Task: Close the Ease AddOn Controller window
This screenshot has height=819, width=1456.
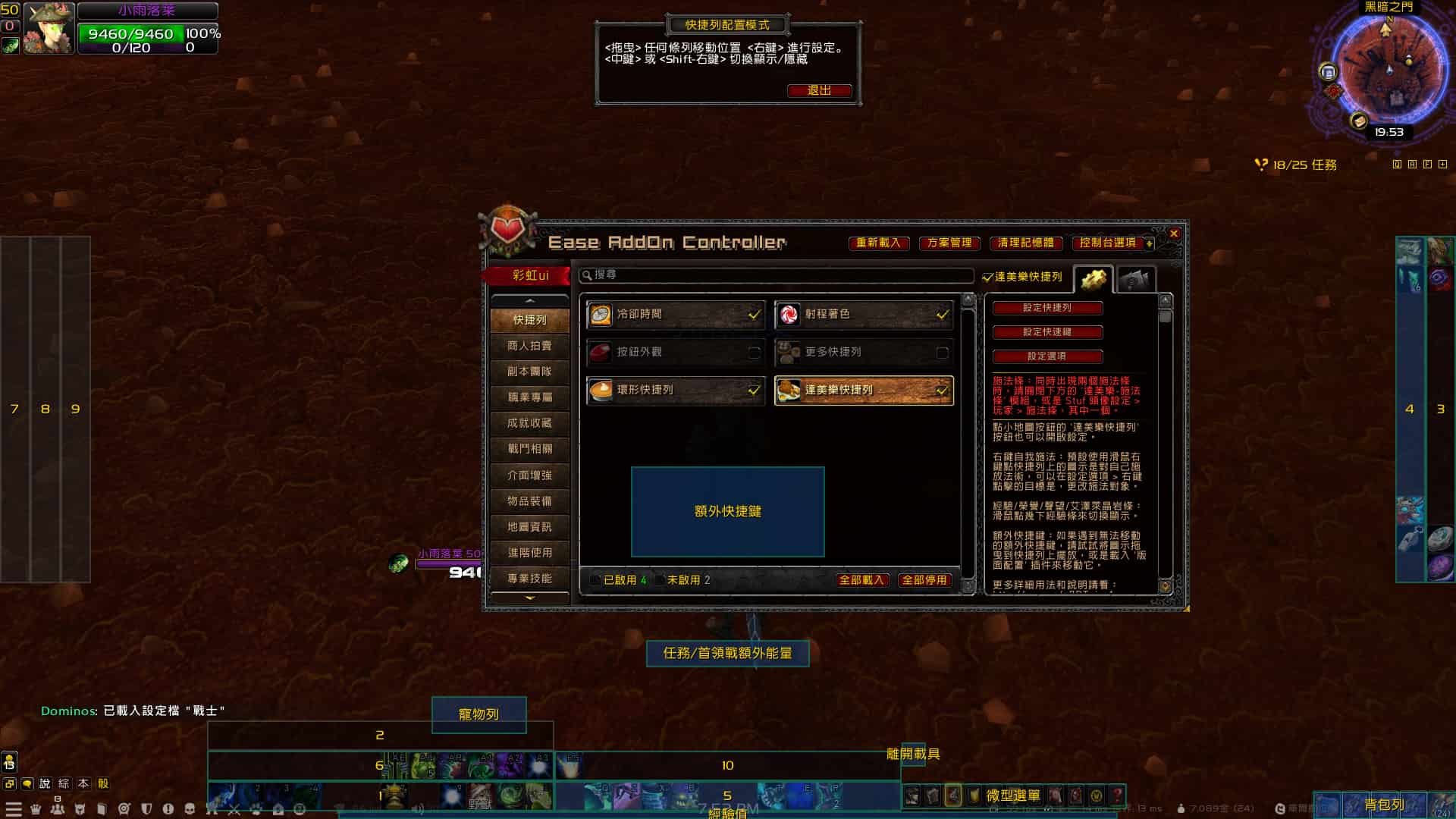Action: point(1174,234)
